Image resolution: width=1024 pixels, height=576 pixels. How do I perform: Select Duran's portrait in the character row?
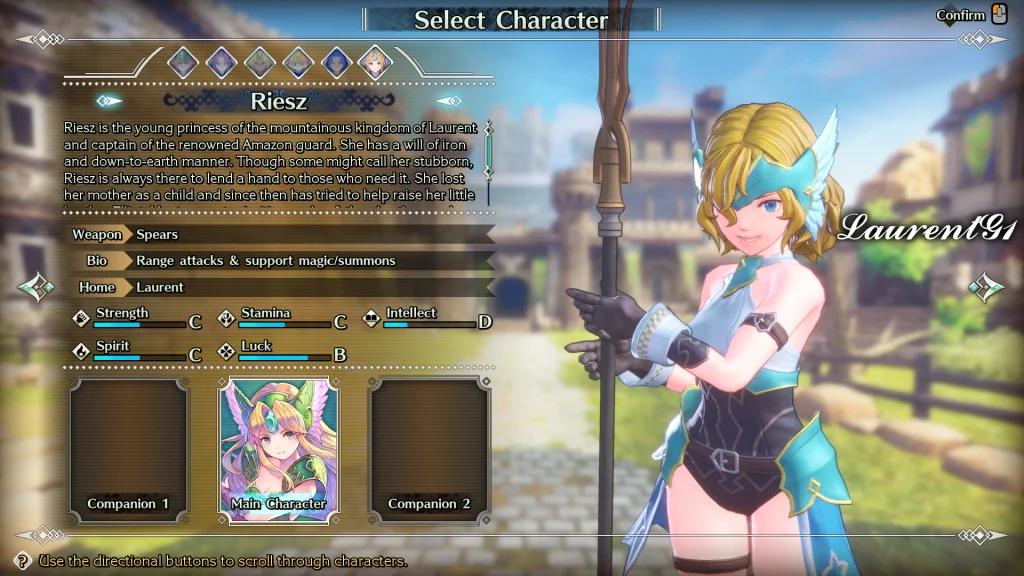(183, 63)
